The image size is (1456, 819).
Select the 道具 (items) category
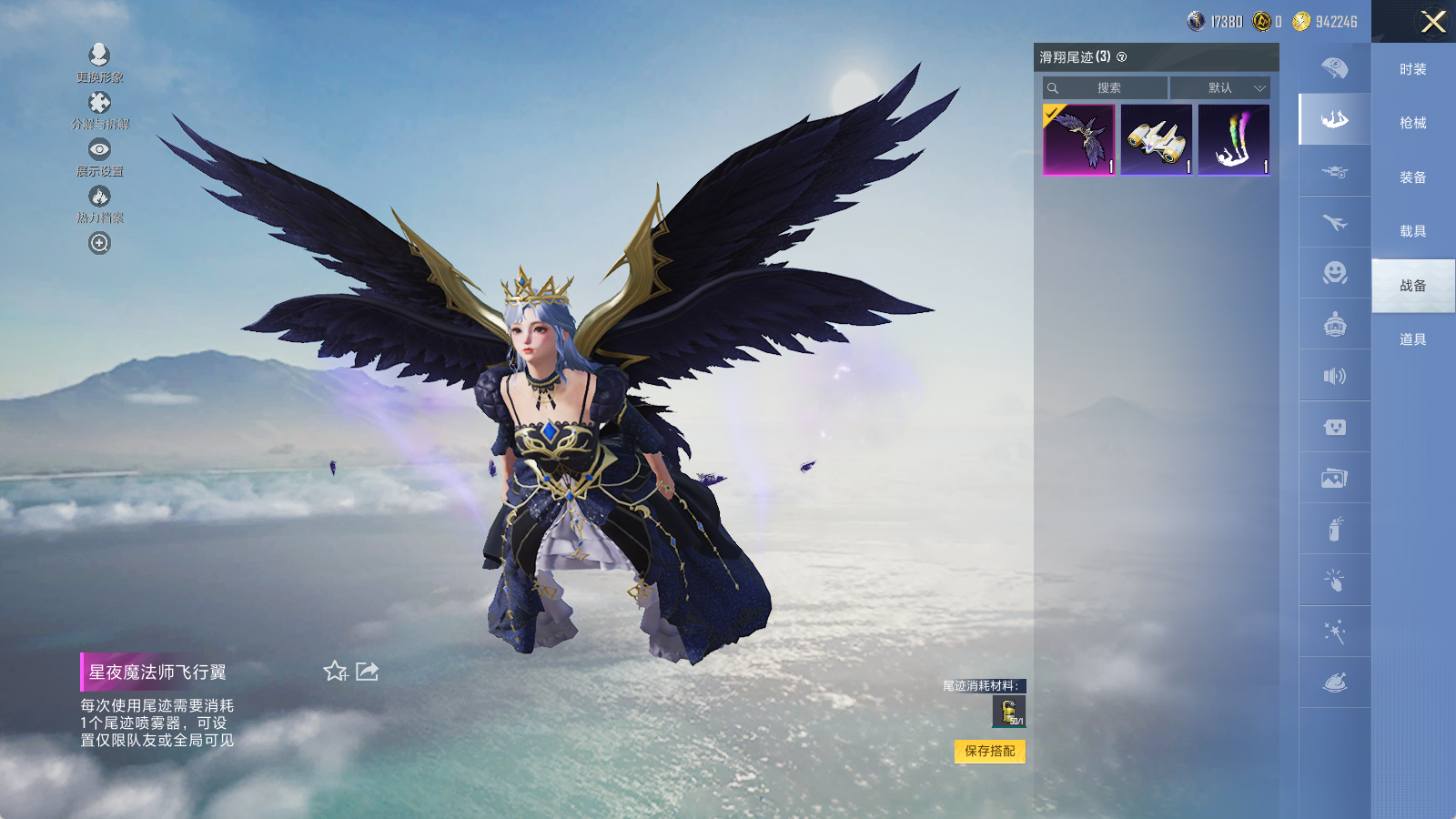click(x=1412, y=339)
